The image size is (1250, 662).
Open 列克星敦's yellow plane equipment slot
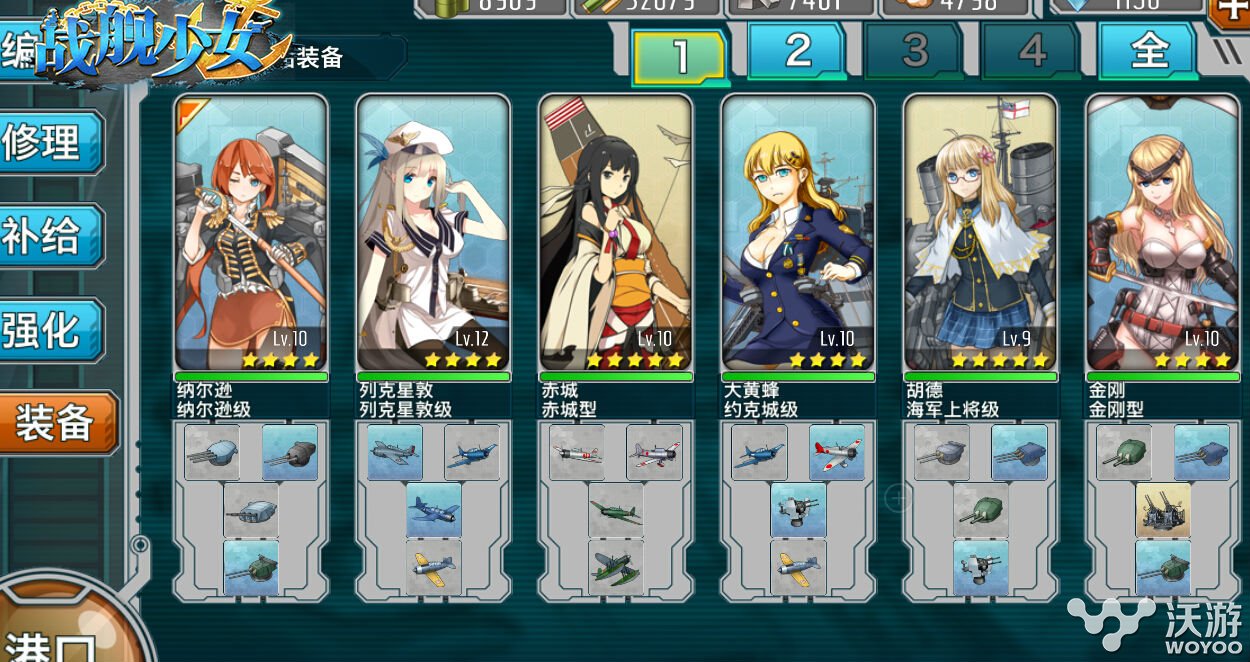coord(433,567)
